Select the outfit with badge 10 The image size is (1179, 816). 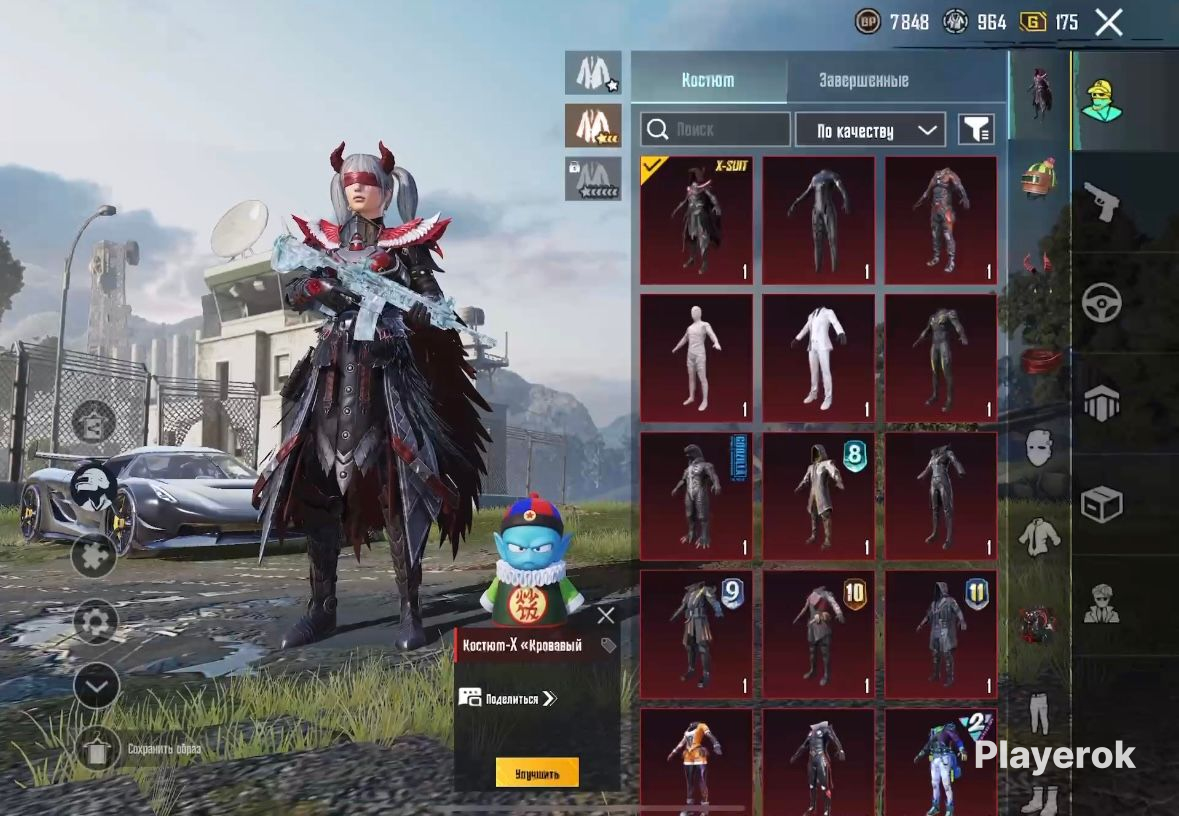coord(818,633)
